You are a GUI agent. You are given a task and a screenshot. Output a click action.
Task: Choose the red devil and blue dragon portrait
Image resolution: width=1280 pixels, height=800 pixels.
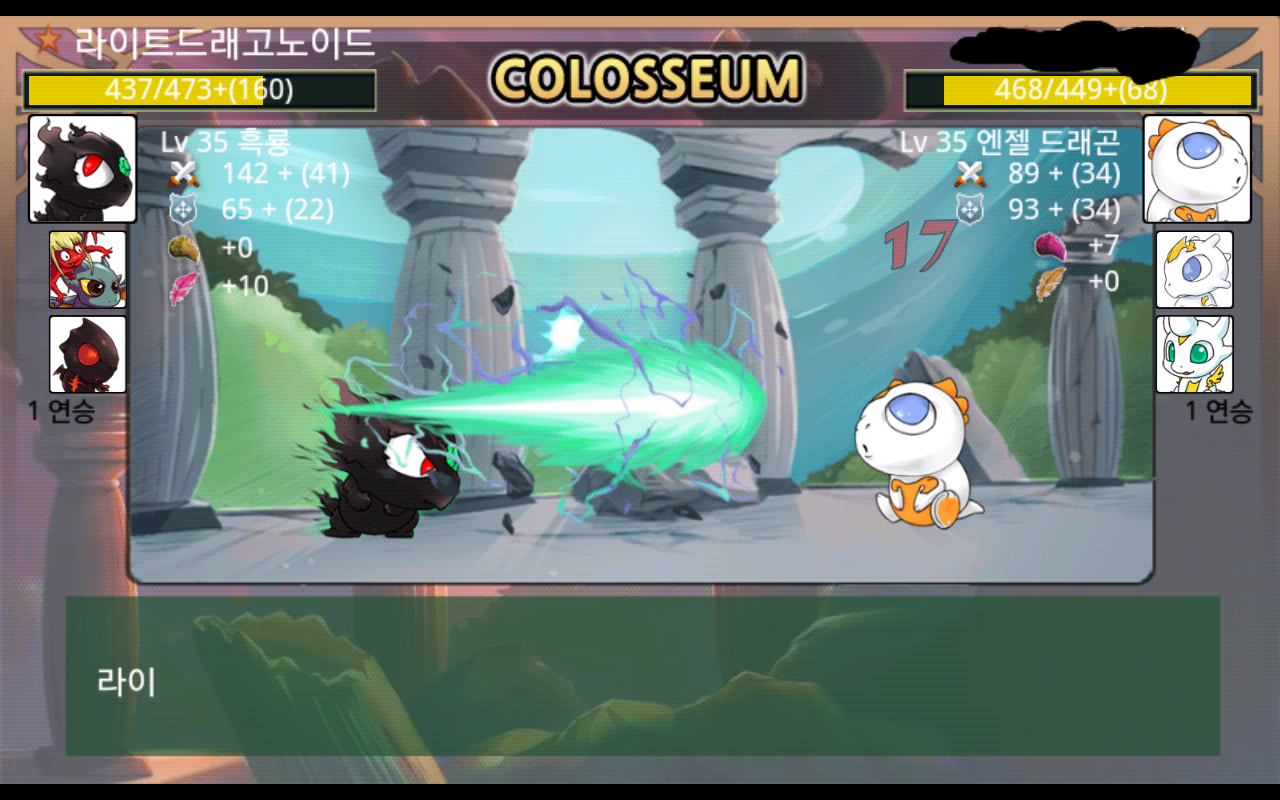pyautogui.click(x=88, y=269)
